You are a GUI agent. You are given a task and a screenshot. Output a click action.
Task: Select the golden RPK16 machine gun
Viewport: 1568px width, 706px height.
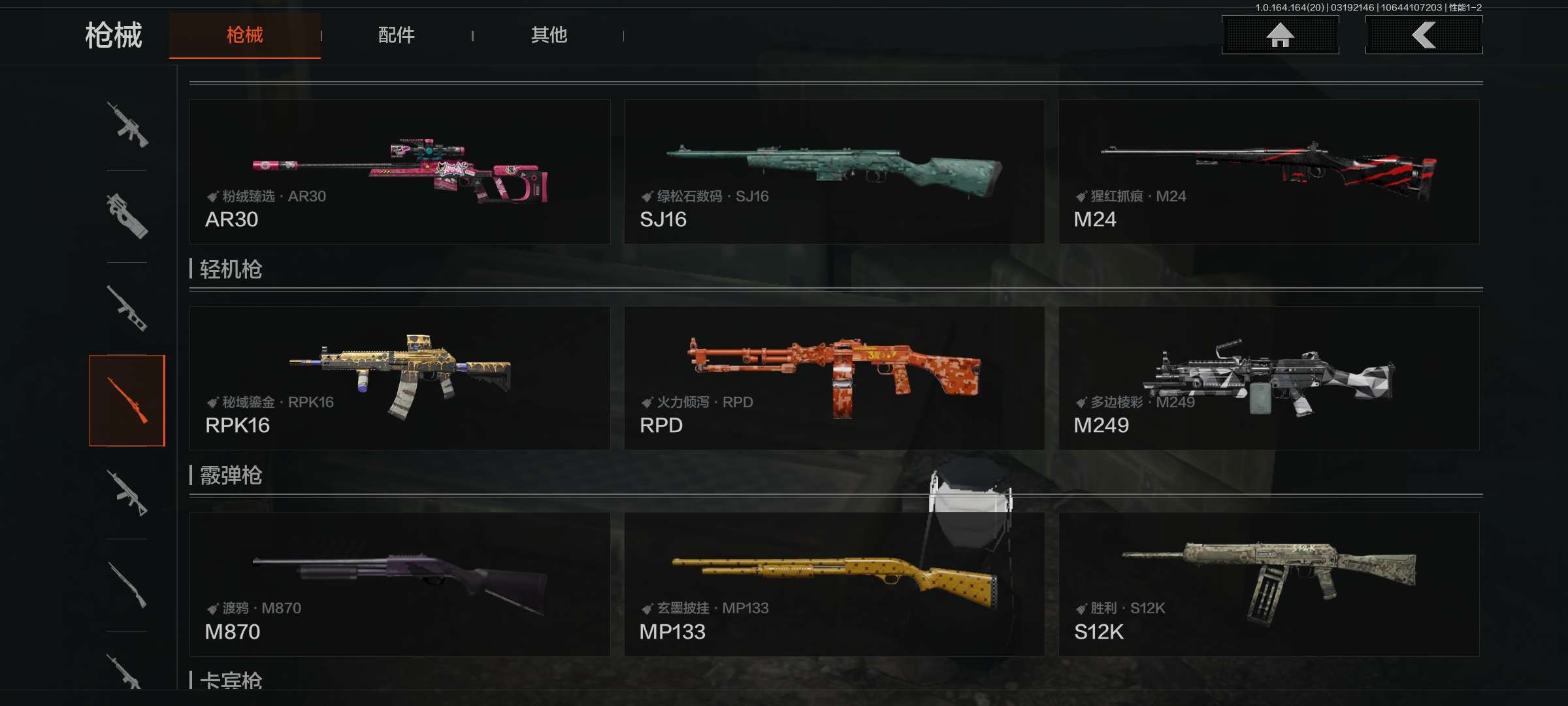tap(400, 378)
